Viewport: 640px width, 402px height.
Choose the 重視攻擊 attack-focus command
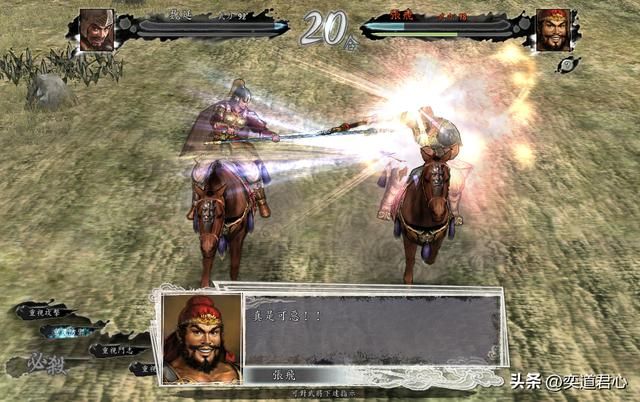46,311
